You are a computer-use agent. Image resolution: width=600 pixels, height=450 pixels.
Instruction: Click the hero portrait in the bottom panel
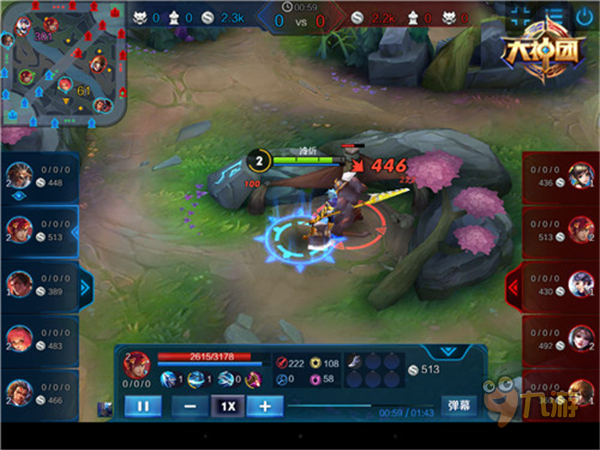pyautogui.click(x=137, y=364)
